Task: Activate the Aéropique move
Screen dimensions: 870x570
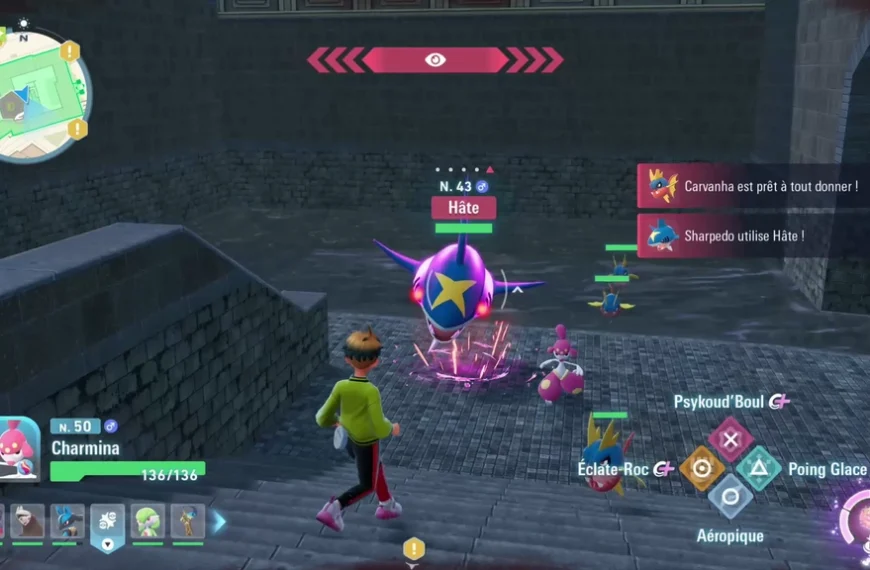Action: tap(731, 497)
